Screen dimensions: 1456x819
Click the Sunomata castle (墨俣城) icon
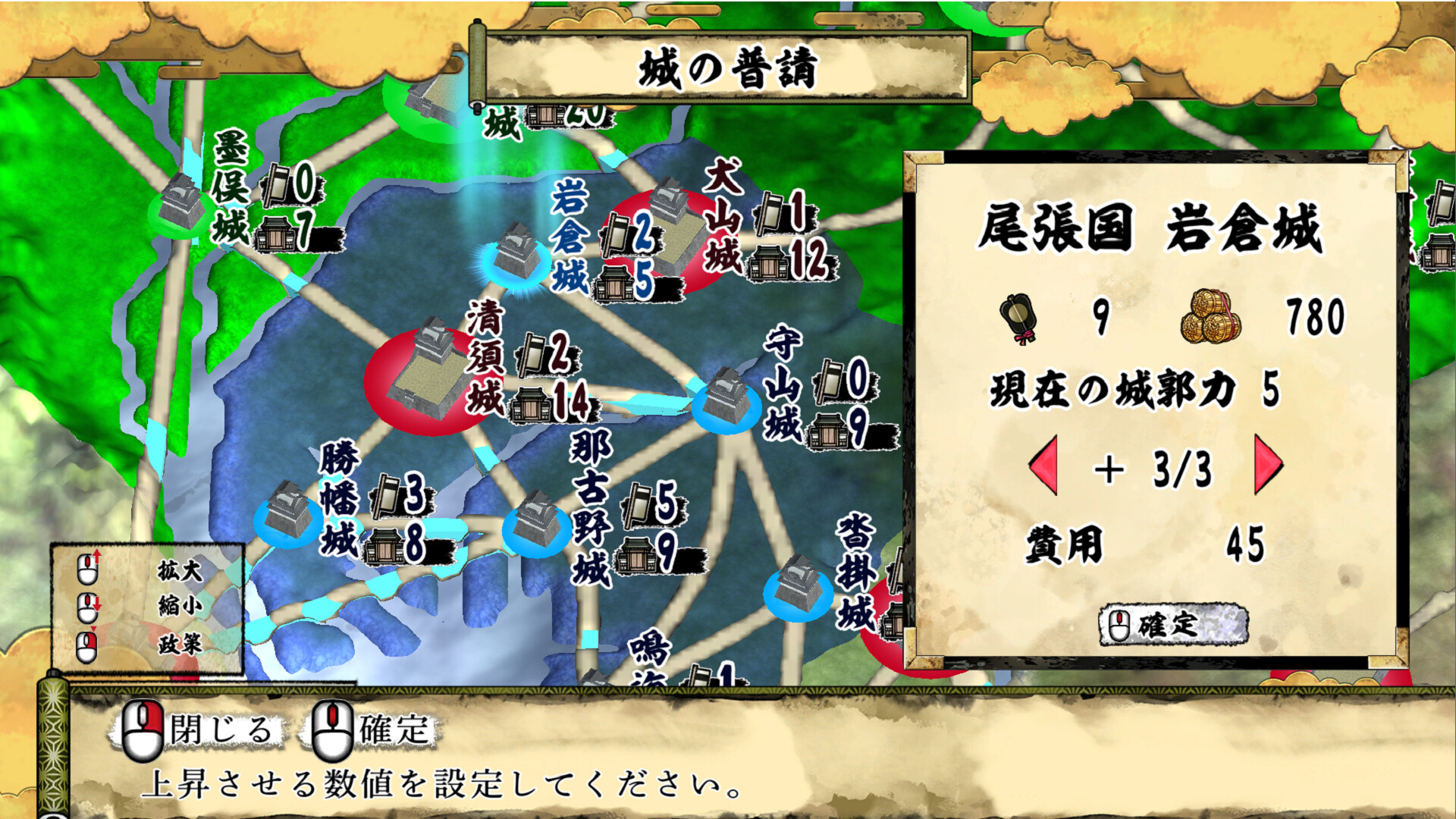[x=180, y=205]
